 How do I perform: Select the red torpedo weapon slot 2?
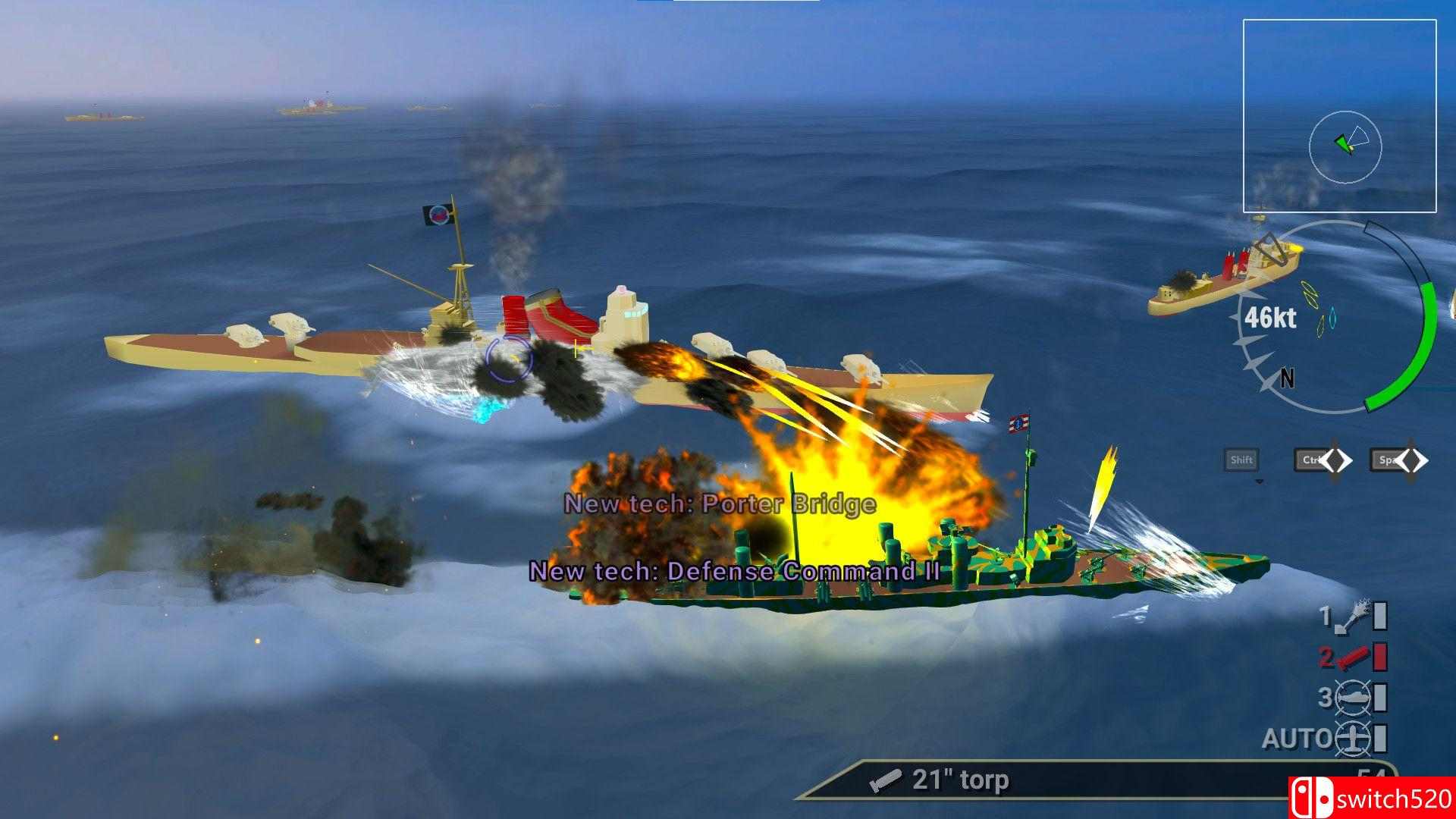pos(1352,656)
